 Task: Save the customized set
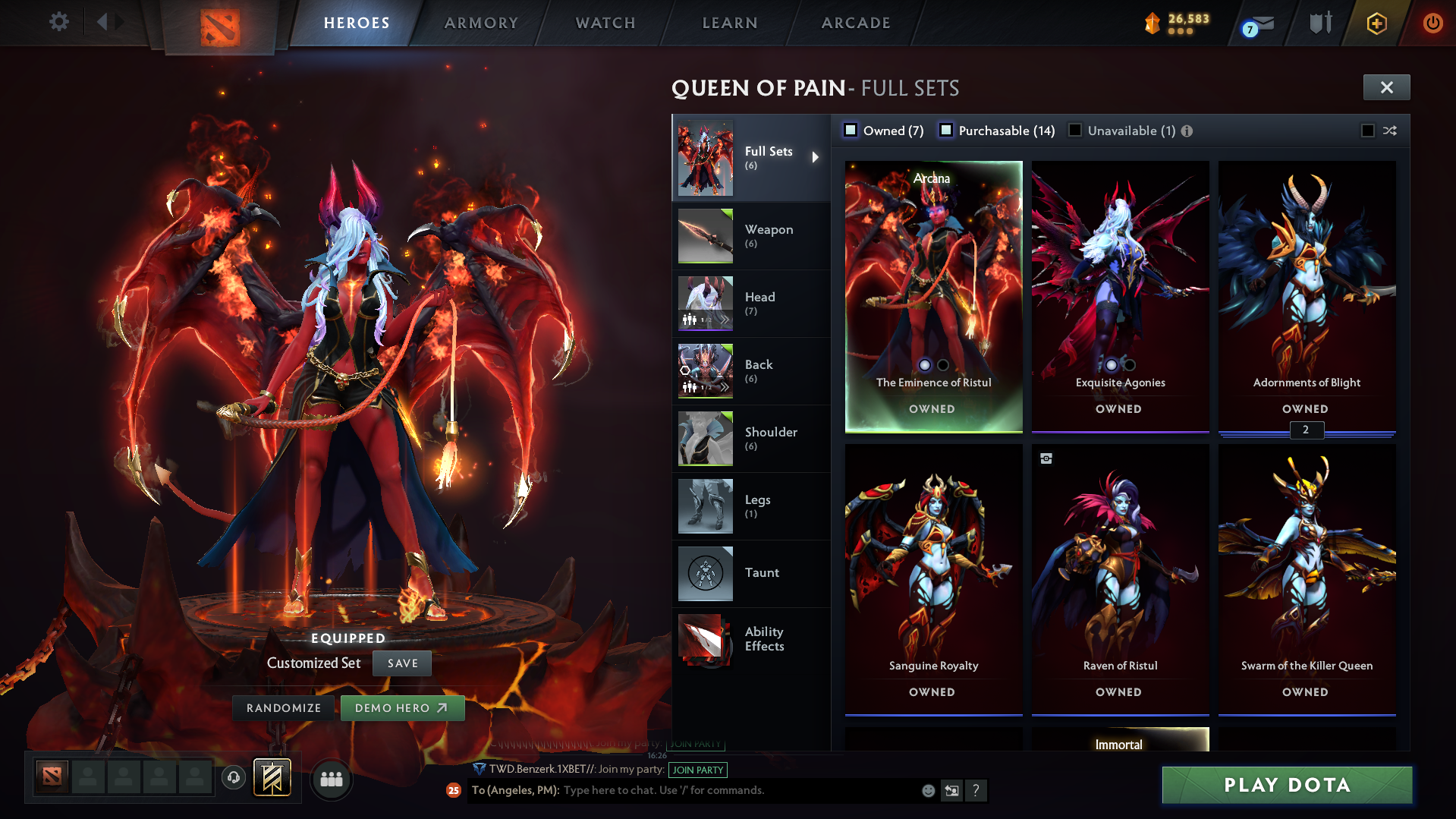[402, 663]
